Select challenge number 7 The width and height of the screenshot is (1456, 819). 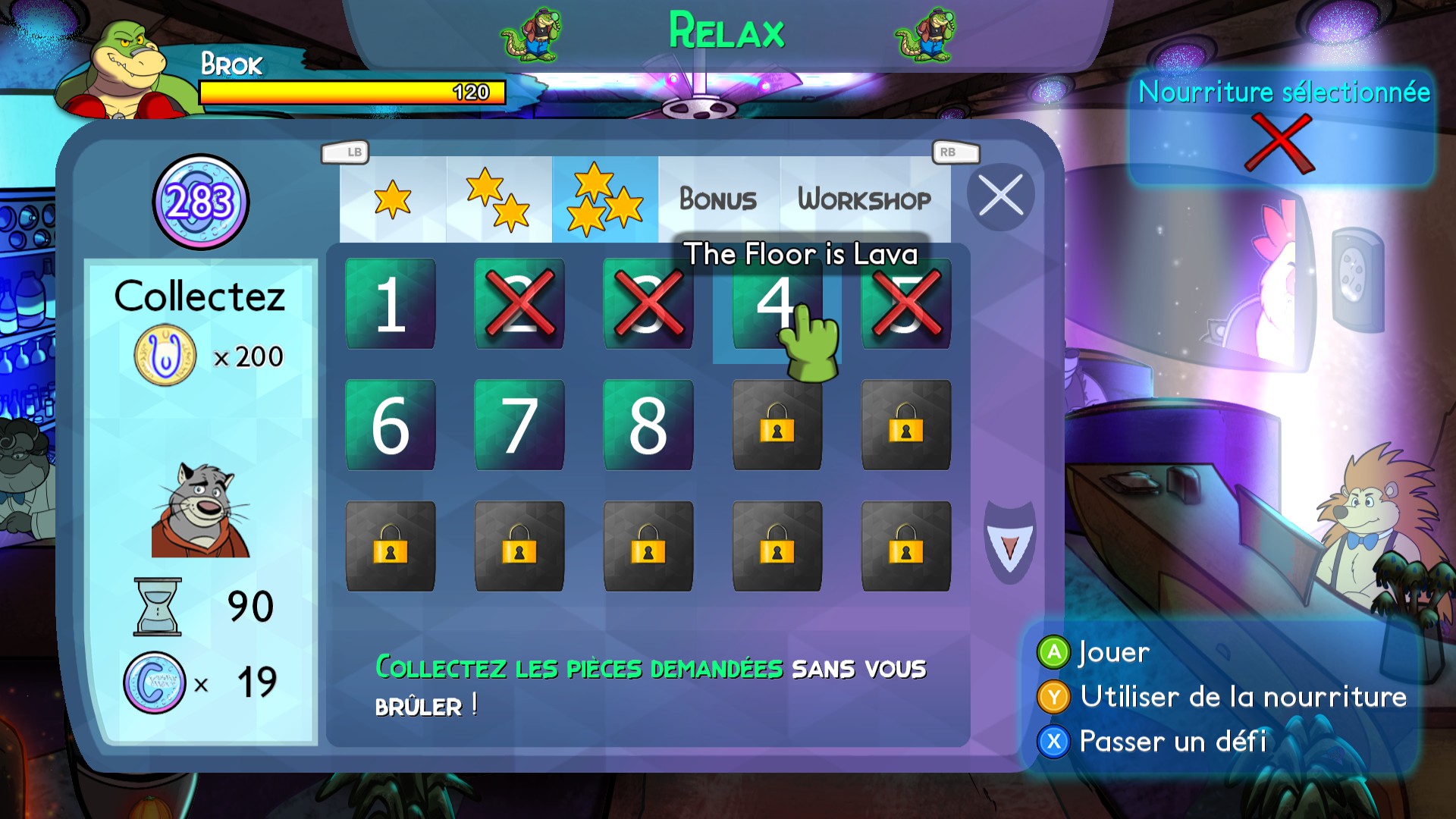click(519, 425)
